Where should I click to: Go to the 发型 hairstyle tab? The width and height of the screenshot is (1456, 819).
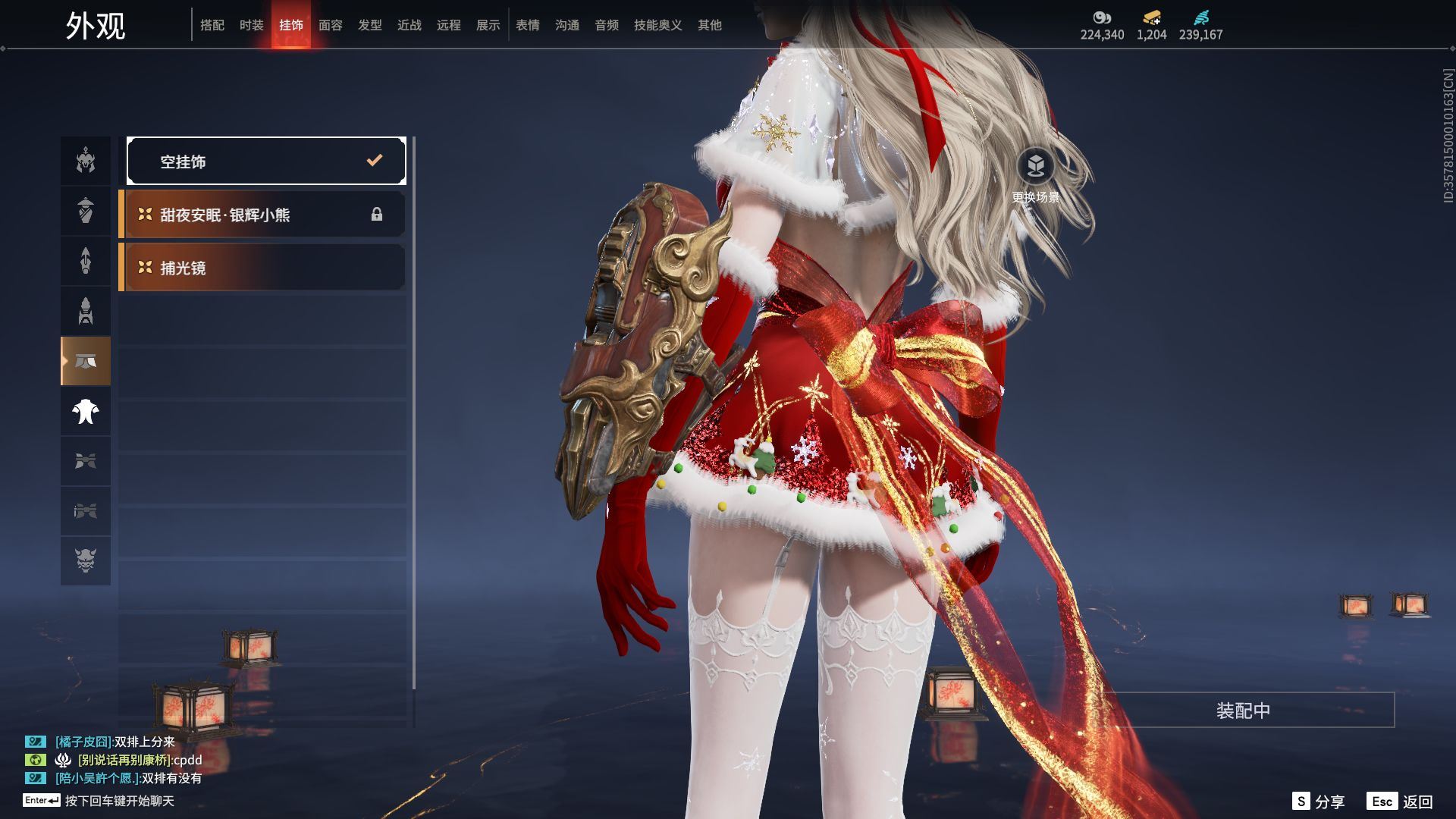370,25
